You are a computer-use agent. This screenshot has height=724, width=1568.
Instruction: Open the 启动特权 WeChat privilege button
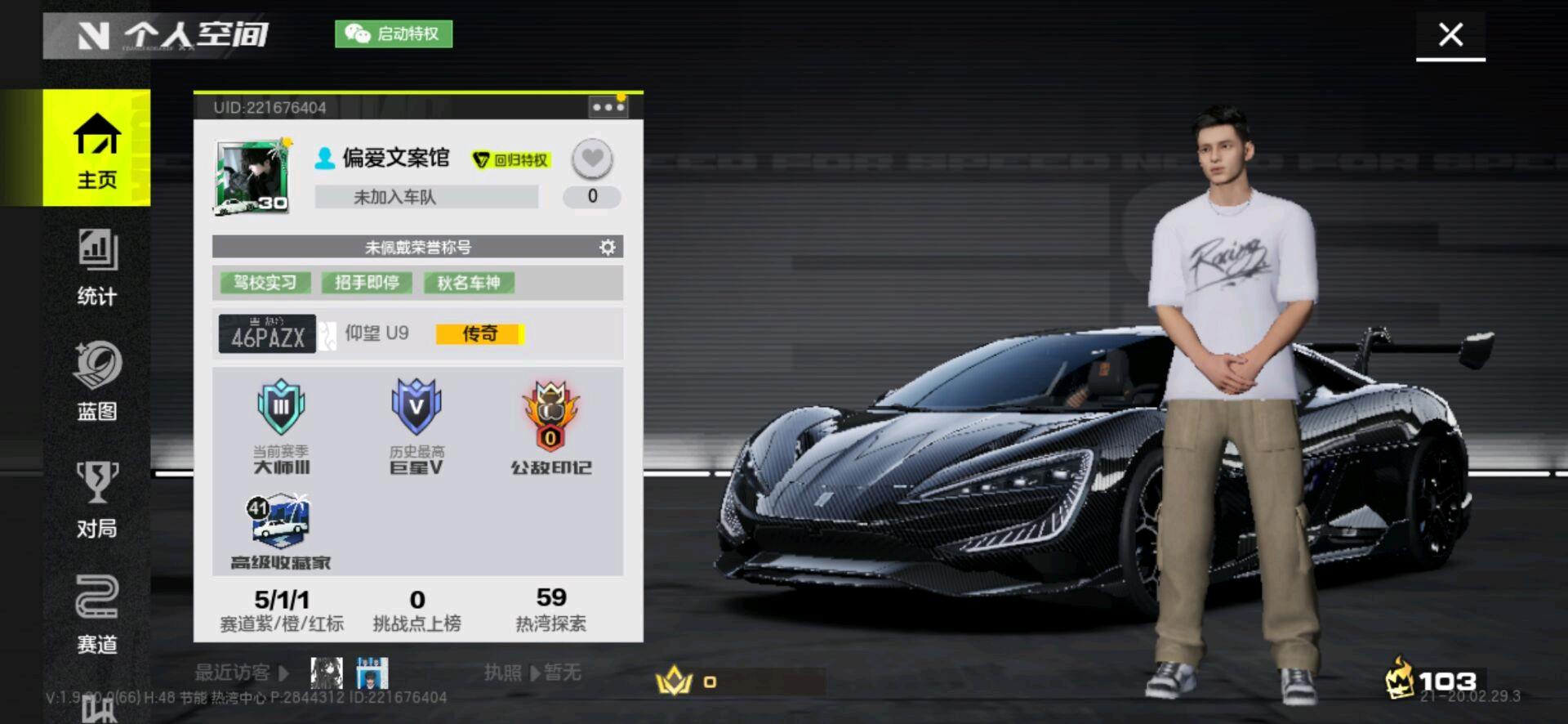[x=394, y=34]
